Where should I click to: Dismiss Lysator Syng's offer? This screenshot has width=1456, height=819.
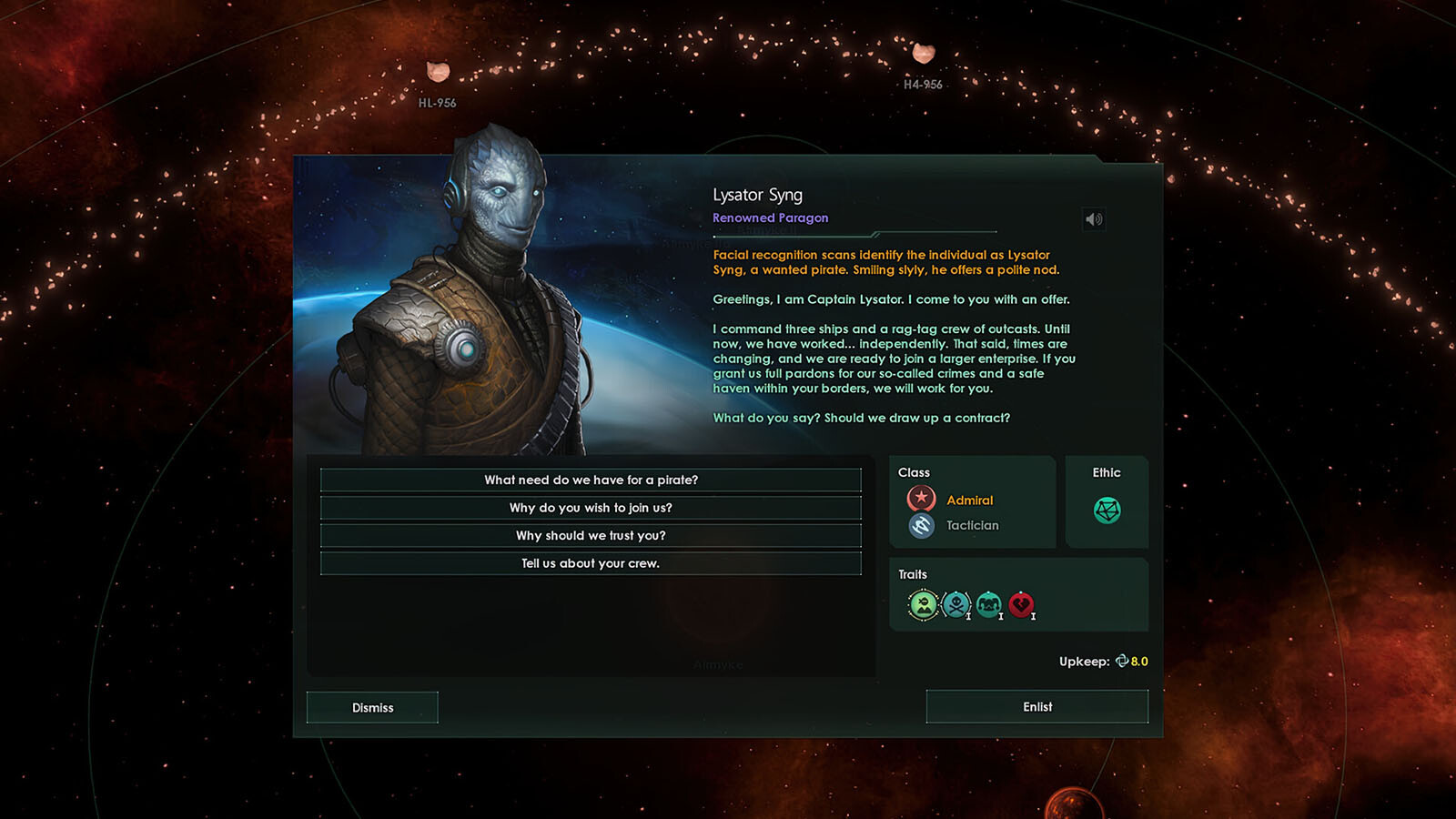tap(372, 707)
